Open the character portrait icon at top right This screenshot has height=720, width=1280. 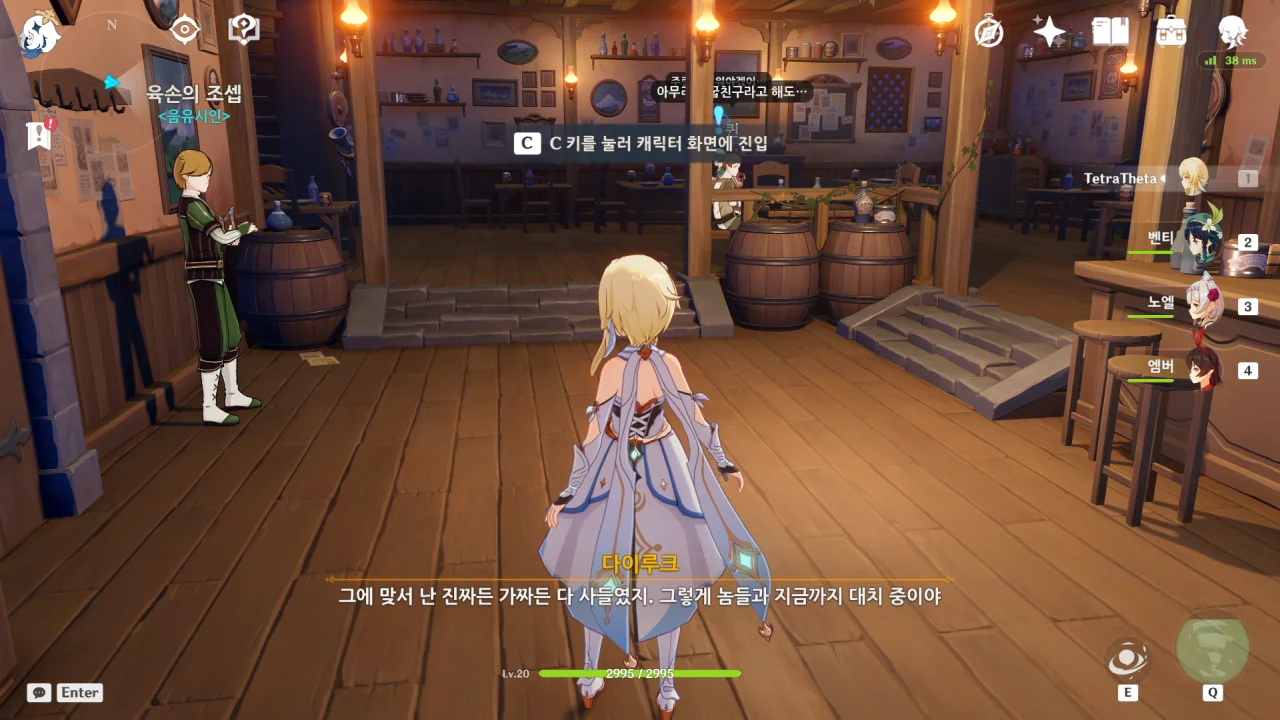(1232, 32)
